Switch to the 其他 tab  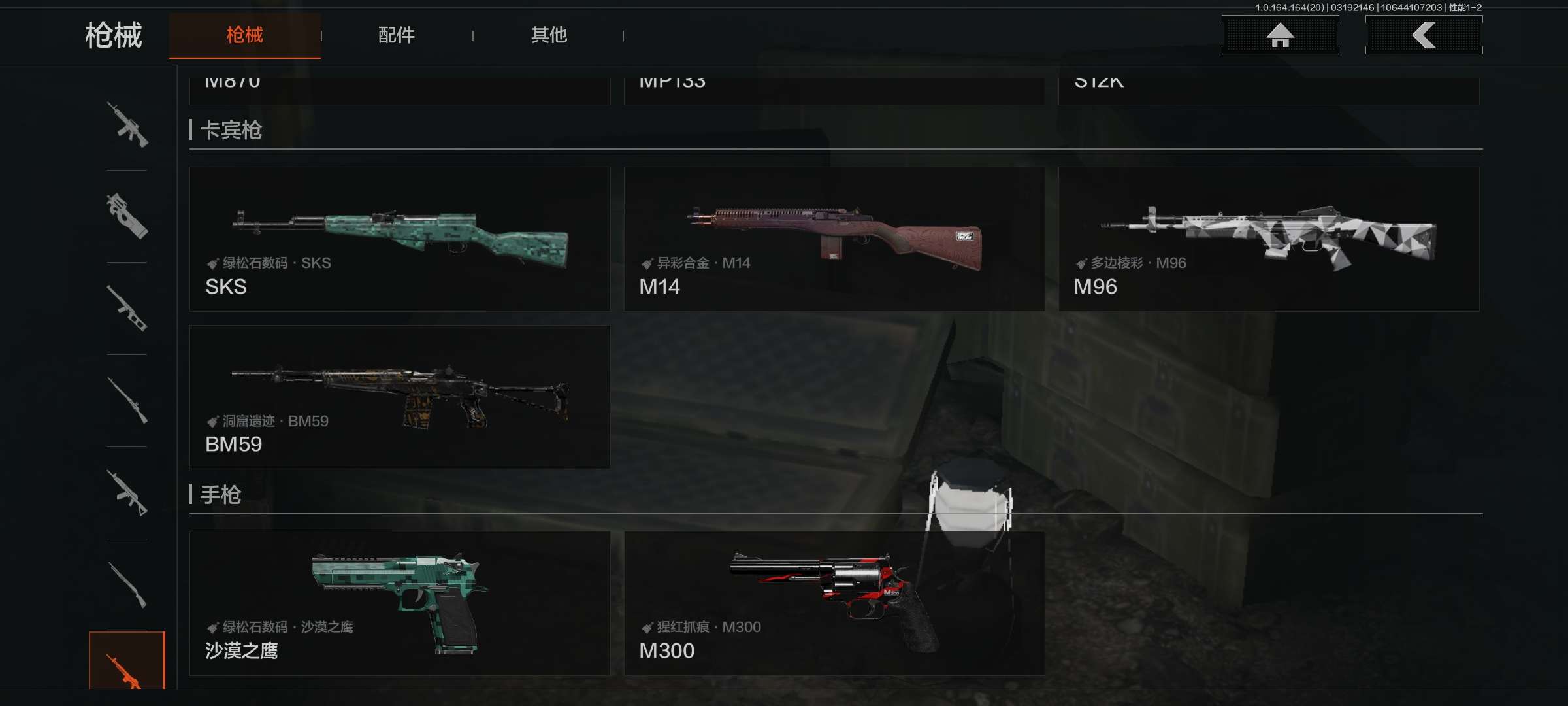click(549, 35)
